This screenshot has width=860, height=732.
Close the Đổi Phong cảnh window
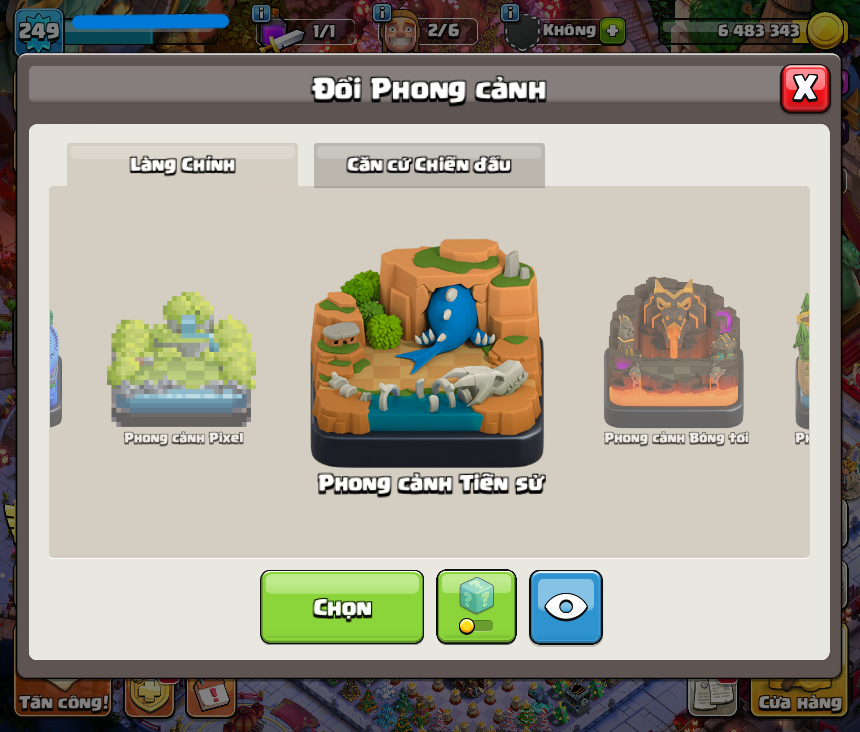[x=805, y=88]
